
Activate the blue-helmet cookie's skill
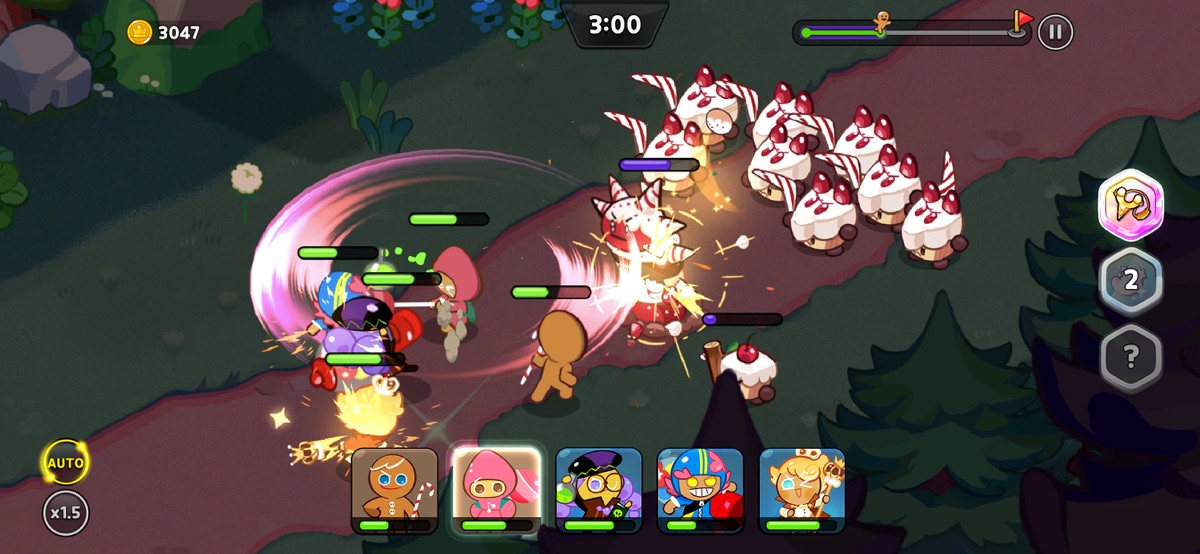click(700, 489)
